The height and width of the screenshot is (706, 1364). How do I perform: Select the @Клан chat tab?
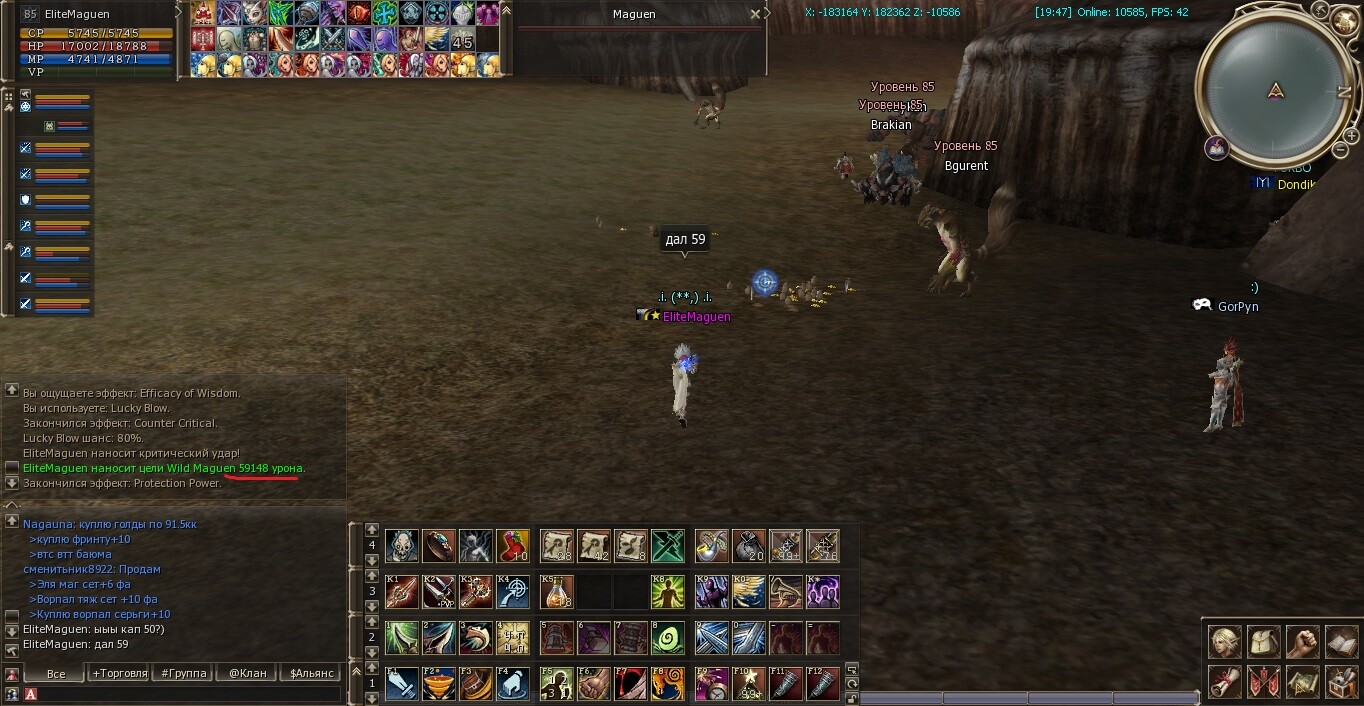point(247,673)
